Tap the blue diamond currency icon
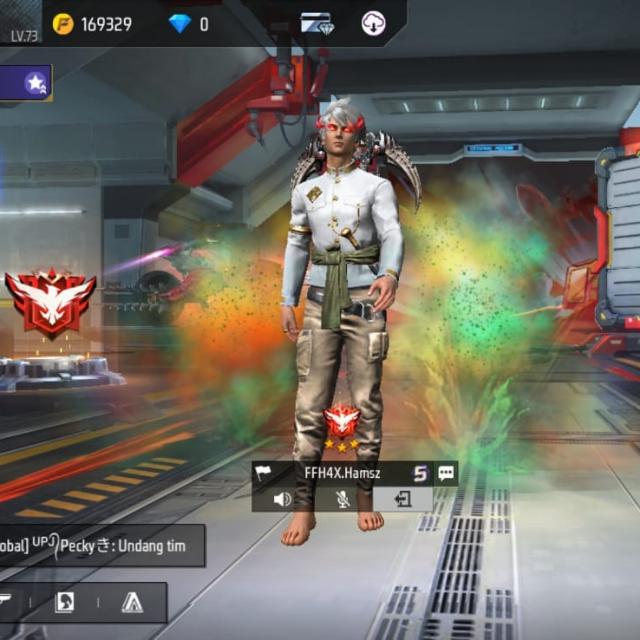The image size is (640, 640). tap(180, 24)
